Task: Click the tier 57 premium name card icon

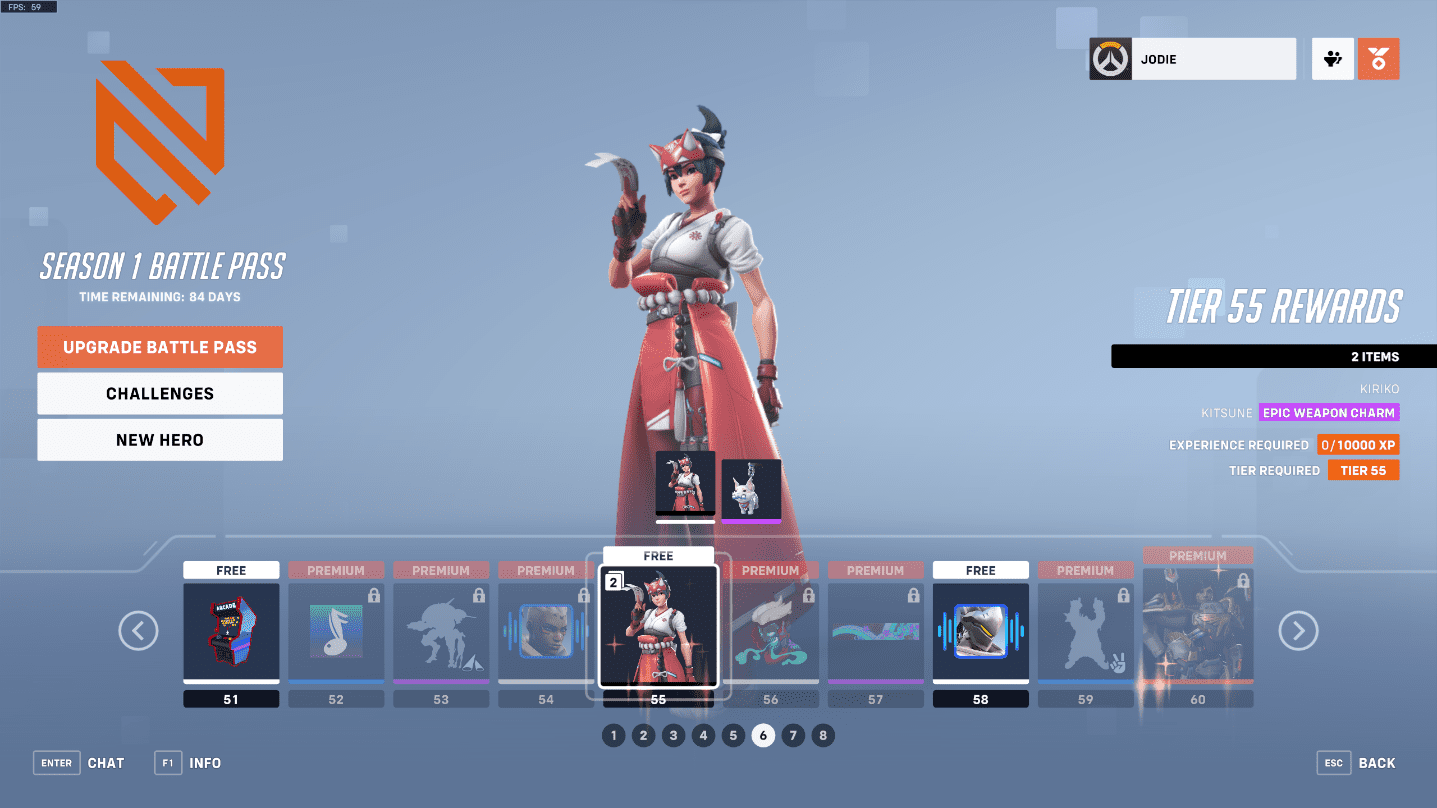Action: click(x=875, y=630)
